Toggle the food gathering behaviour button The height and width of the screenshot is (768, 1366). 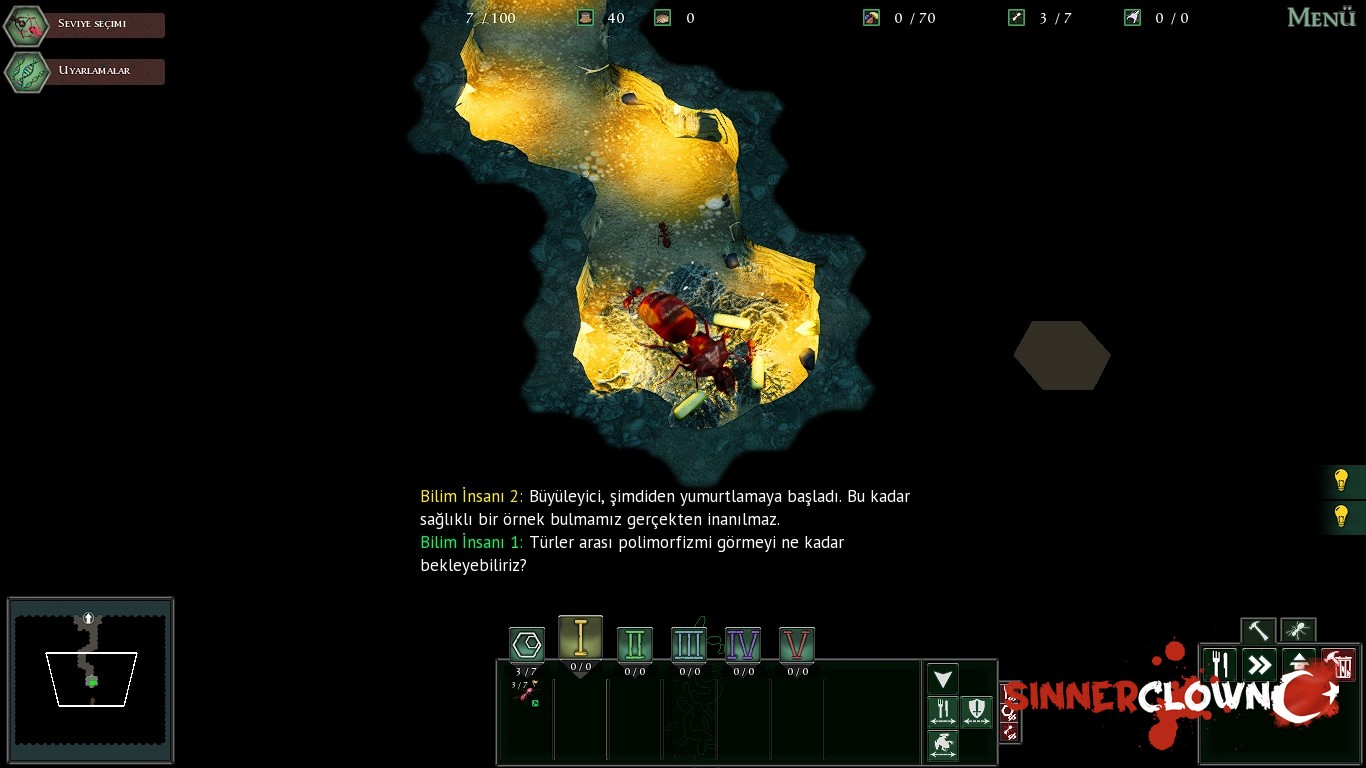pyautogui.click(x=942, y=712)
